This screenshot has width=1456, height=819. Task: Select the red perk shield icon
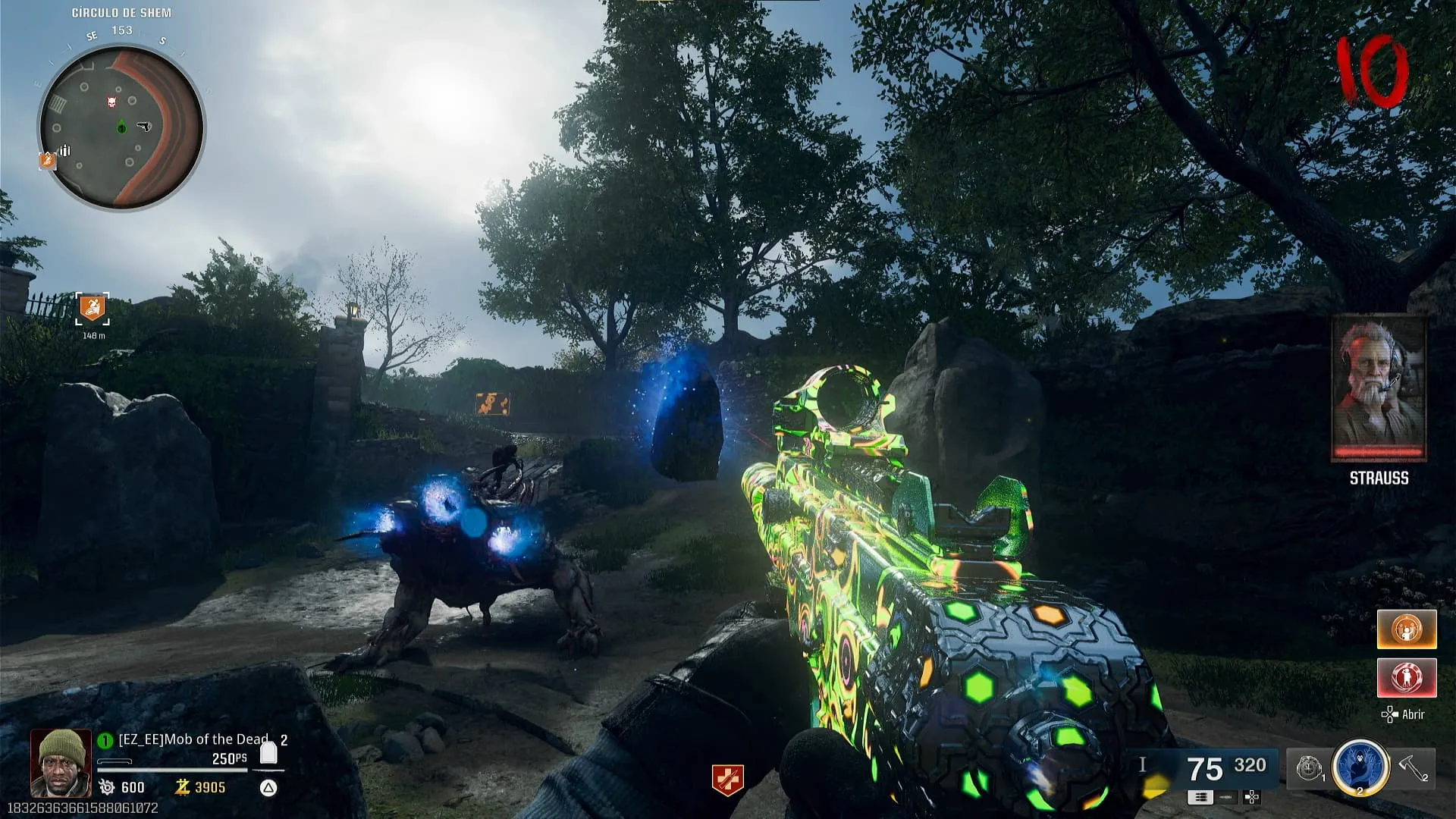[727, 780]
